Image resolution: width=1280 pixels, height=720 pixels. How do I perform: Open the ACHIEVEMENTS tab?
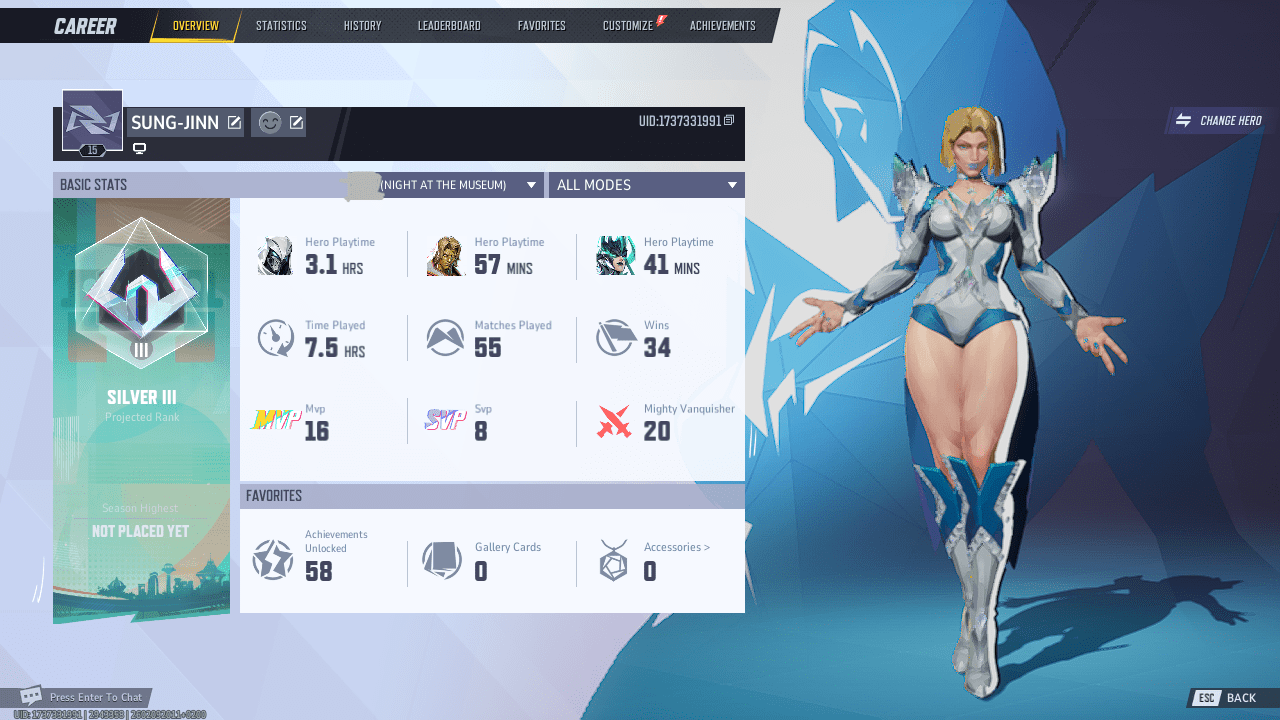722,25
